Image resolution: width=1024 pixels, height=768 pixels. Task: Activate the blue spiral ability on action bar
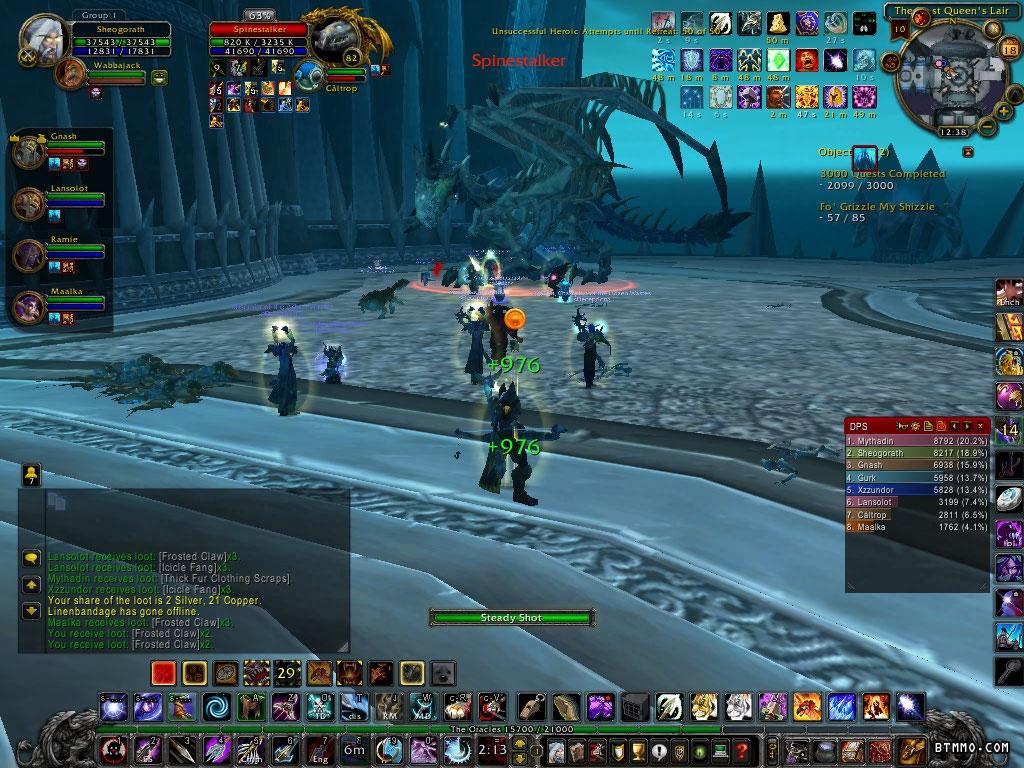(x=214, y=707)
